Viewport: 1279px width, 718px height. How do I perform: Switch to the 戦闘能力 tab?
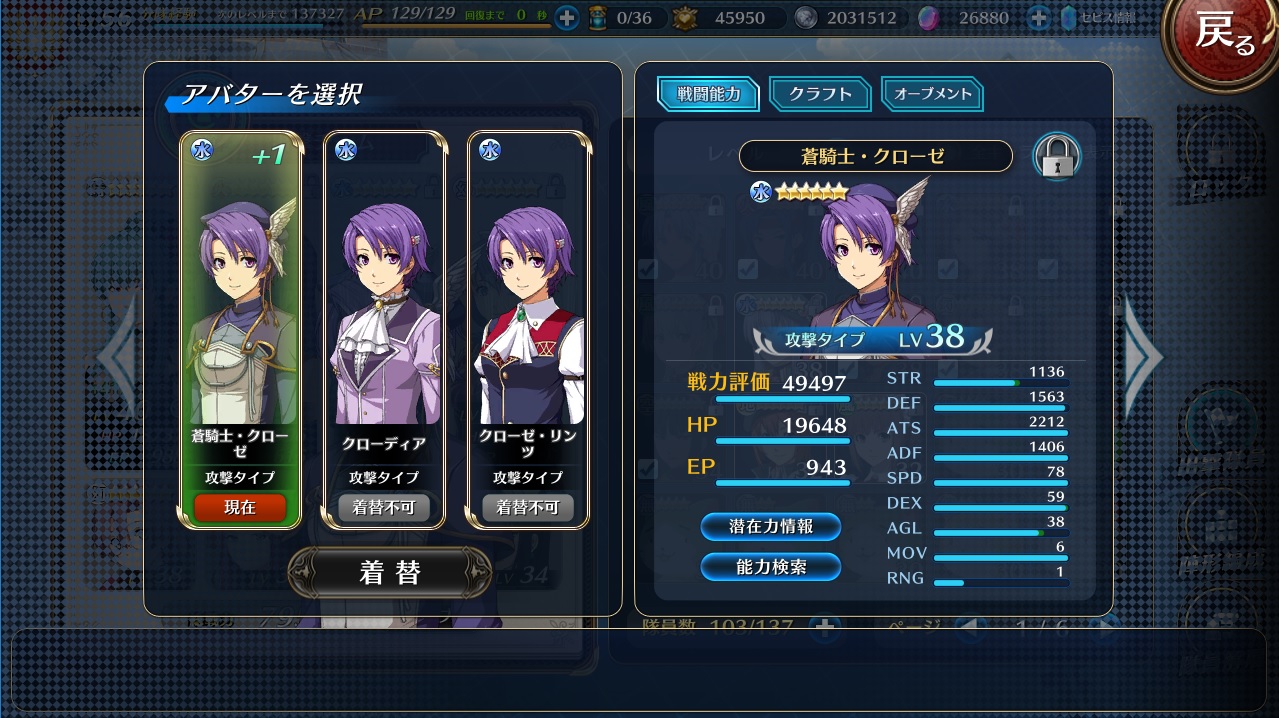point(709,94)
